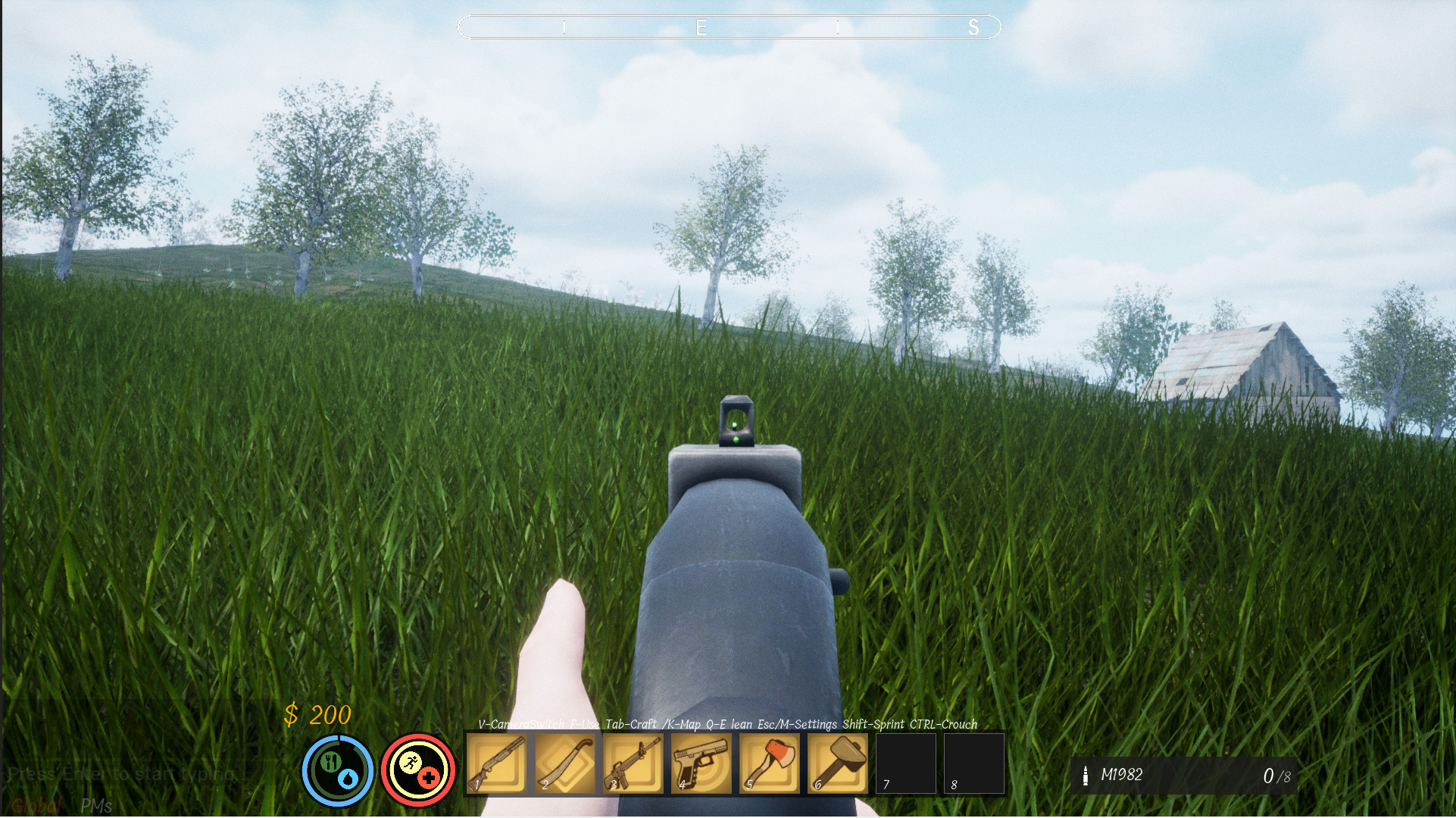The width and height of the screenshot is (1456, 818).
Task: Click the compass bar at screen top
Action: [x=728, y=27]
